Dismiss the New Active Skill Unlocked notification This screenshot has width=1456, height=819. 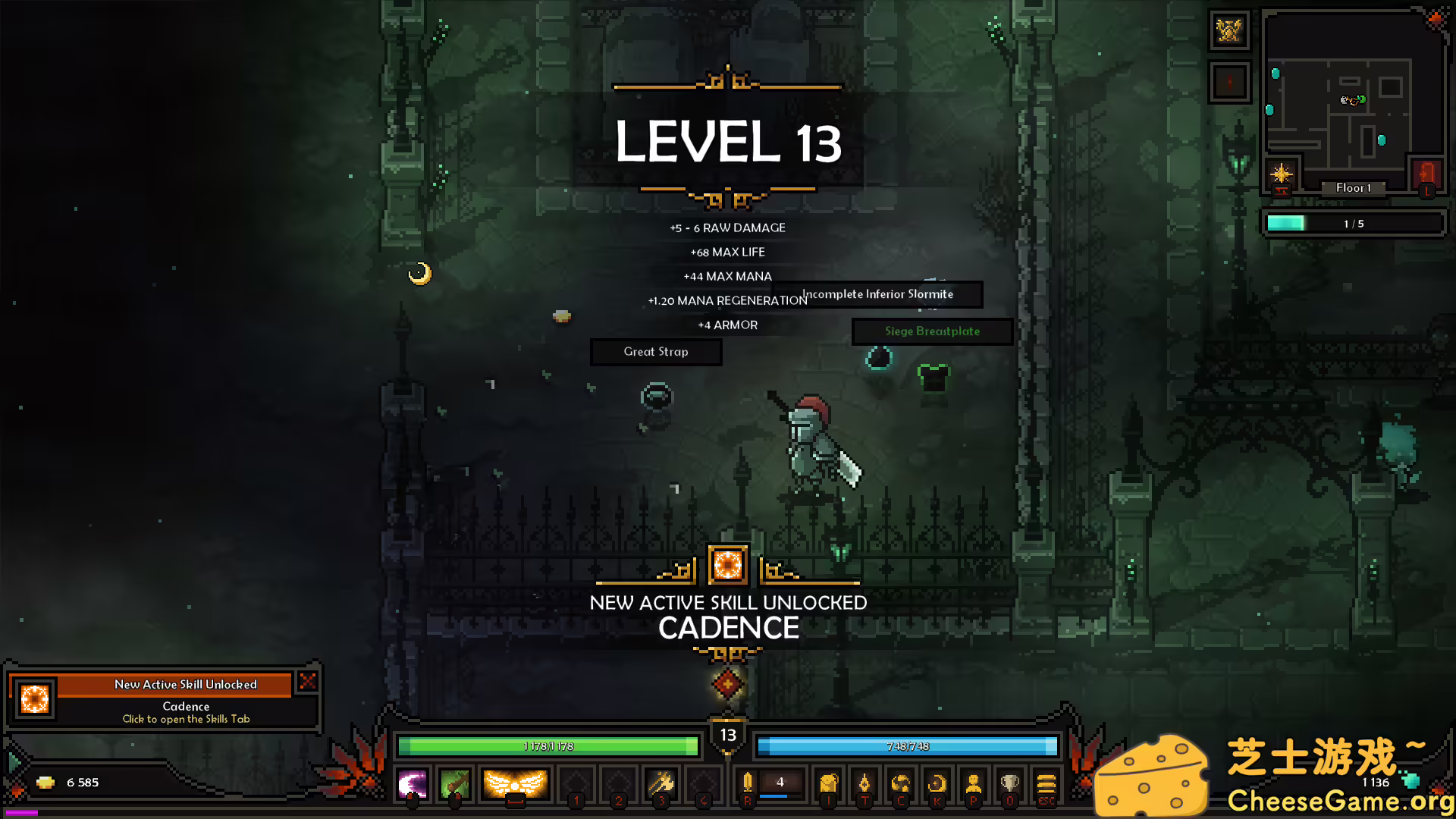pyautogui.click(x=307, y=682)
